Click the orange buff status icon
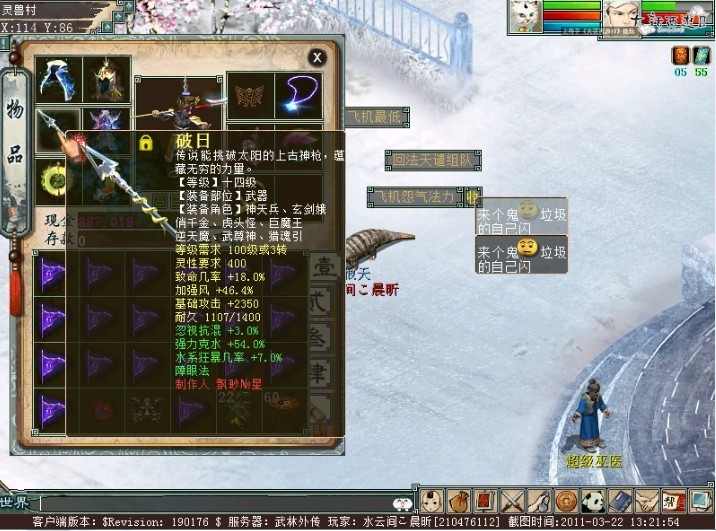This screenshot has width=716, height=531. click(x=680, y=54)
